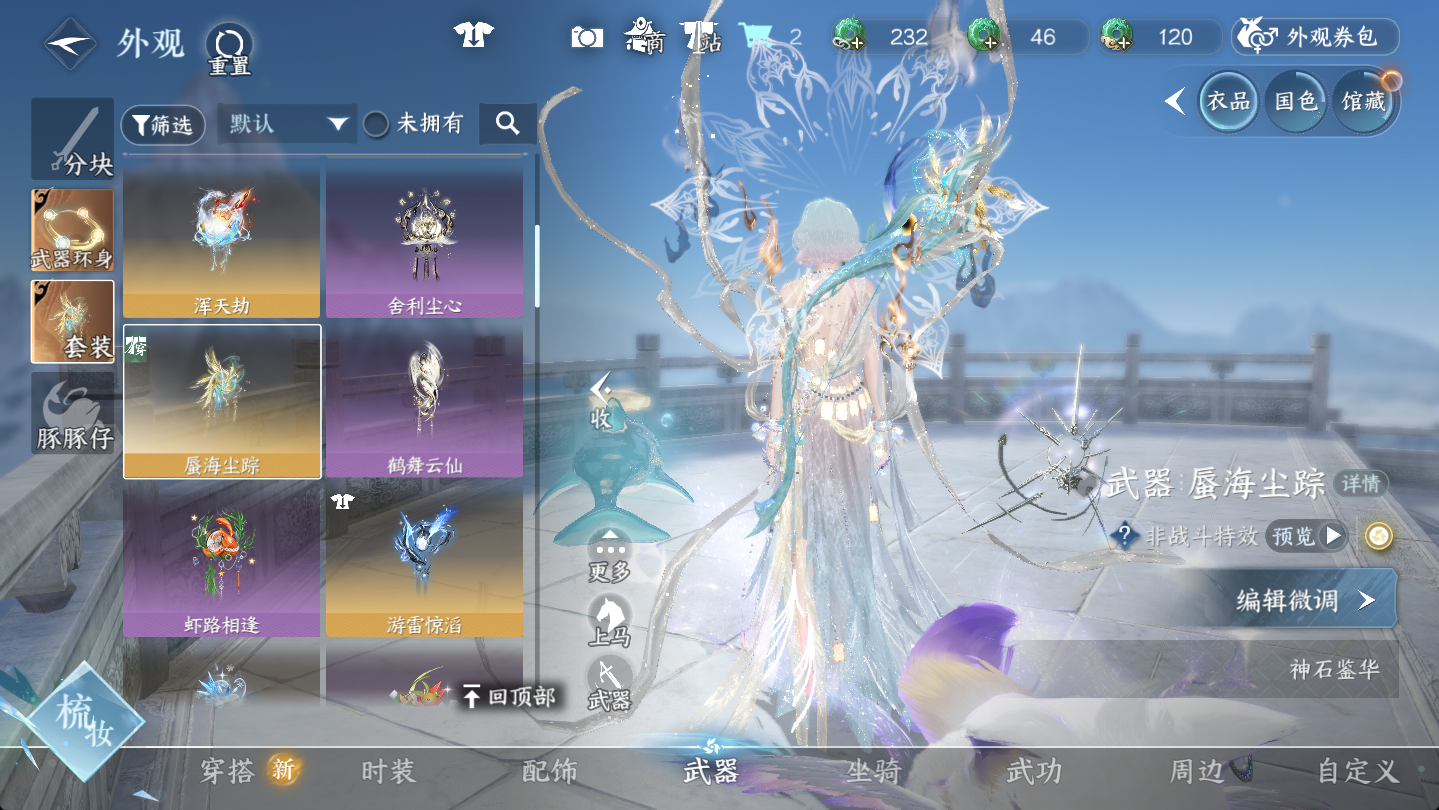Open the camera screenshot mode
The image size is (1439, 810).
point(587,37)
